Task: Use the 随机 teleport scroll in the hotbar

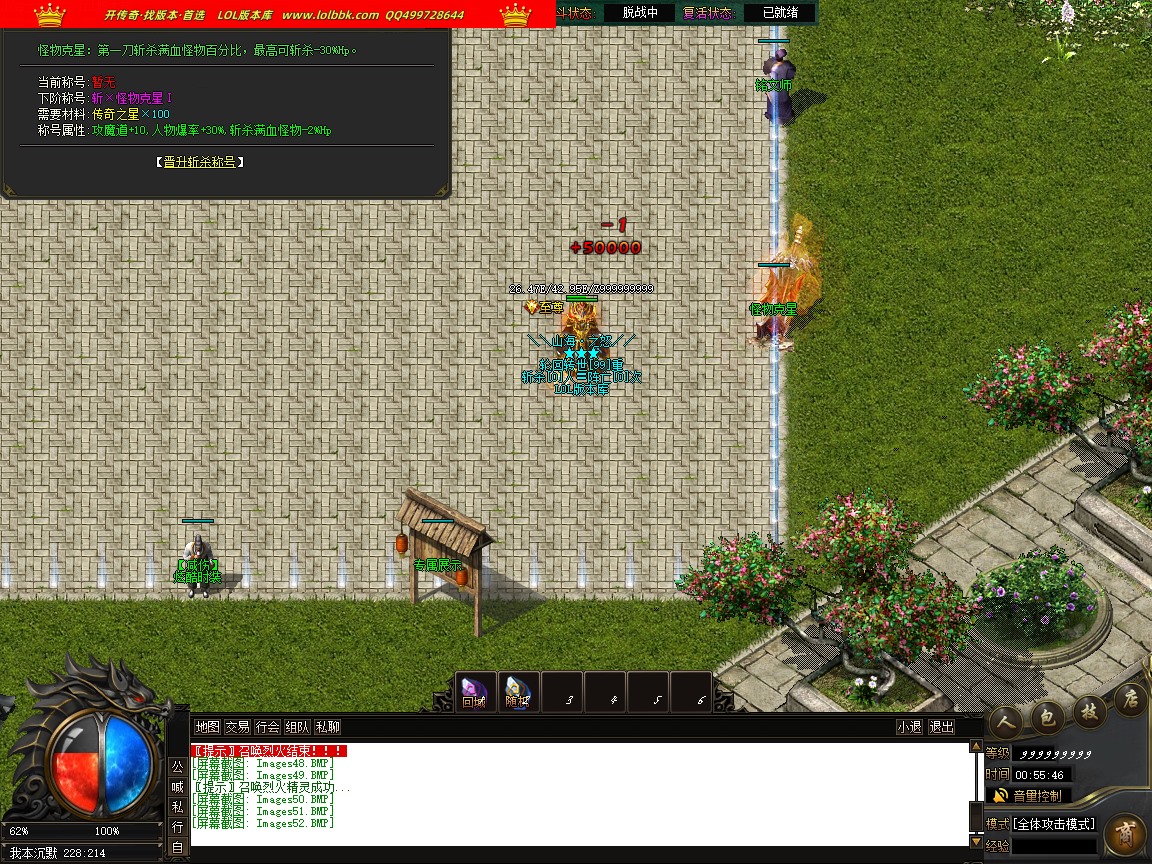Action: [517, 692]
